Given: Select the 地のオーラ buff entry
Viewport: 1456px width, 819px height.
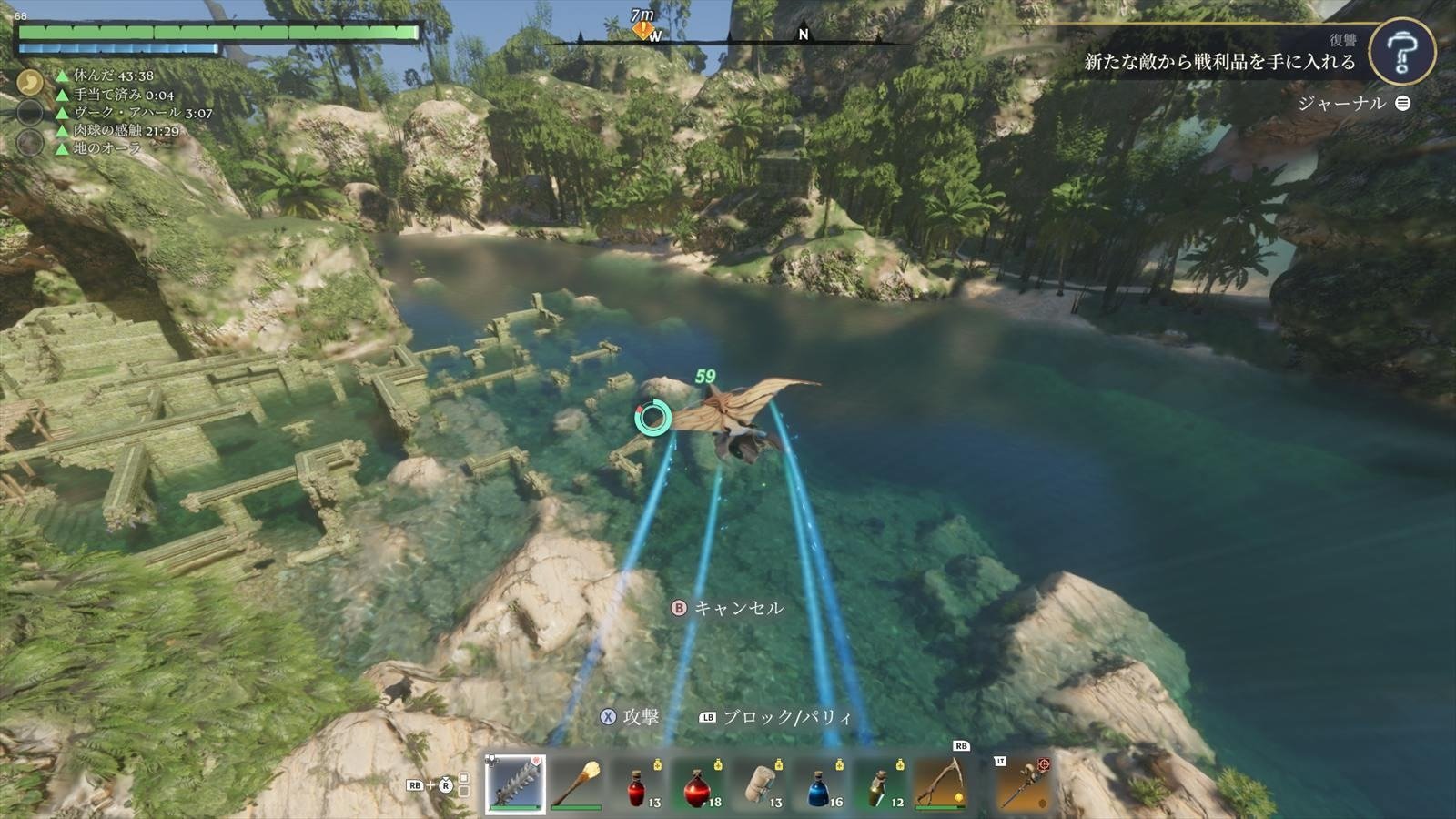Looking at the screenshot, I should tap(107, 148).
